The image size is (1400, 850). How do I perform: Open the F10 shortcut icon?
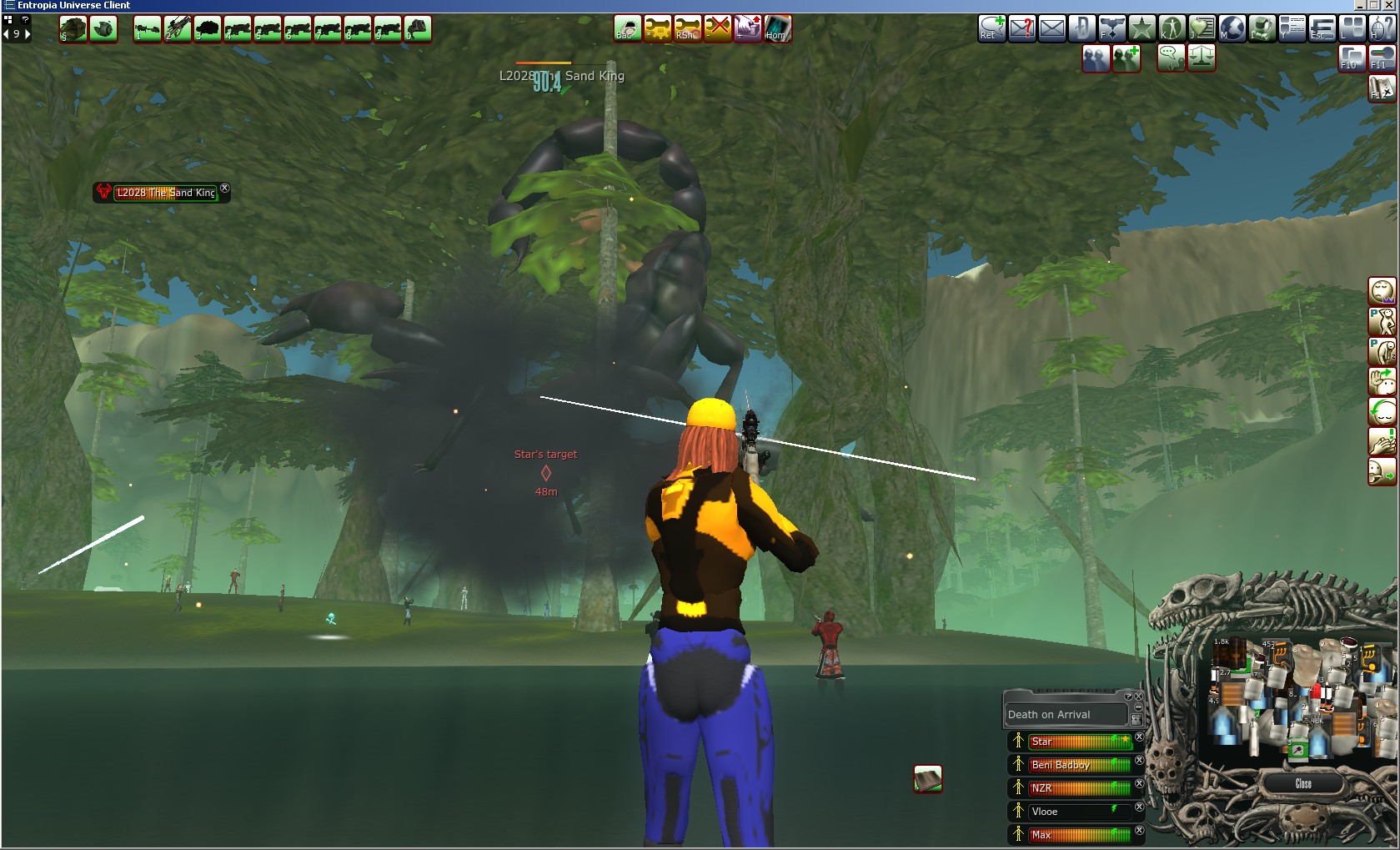[x=1352, y=58]
